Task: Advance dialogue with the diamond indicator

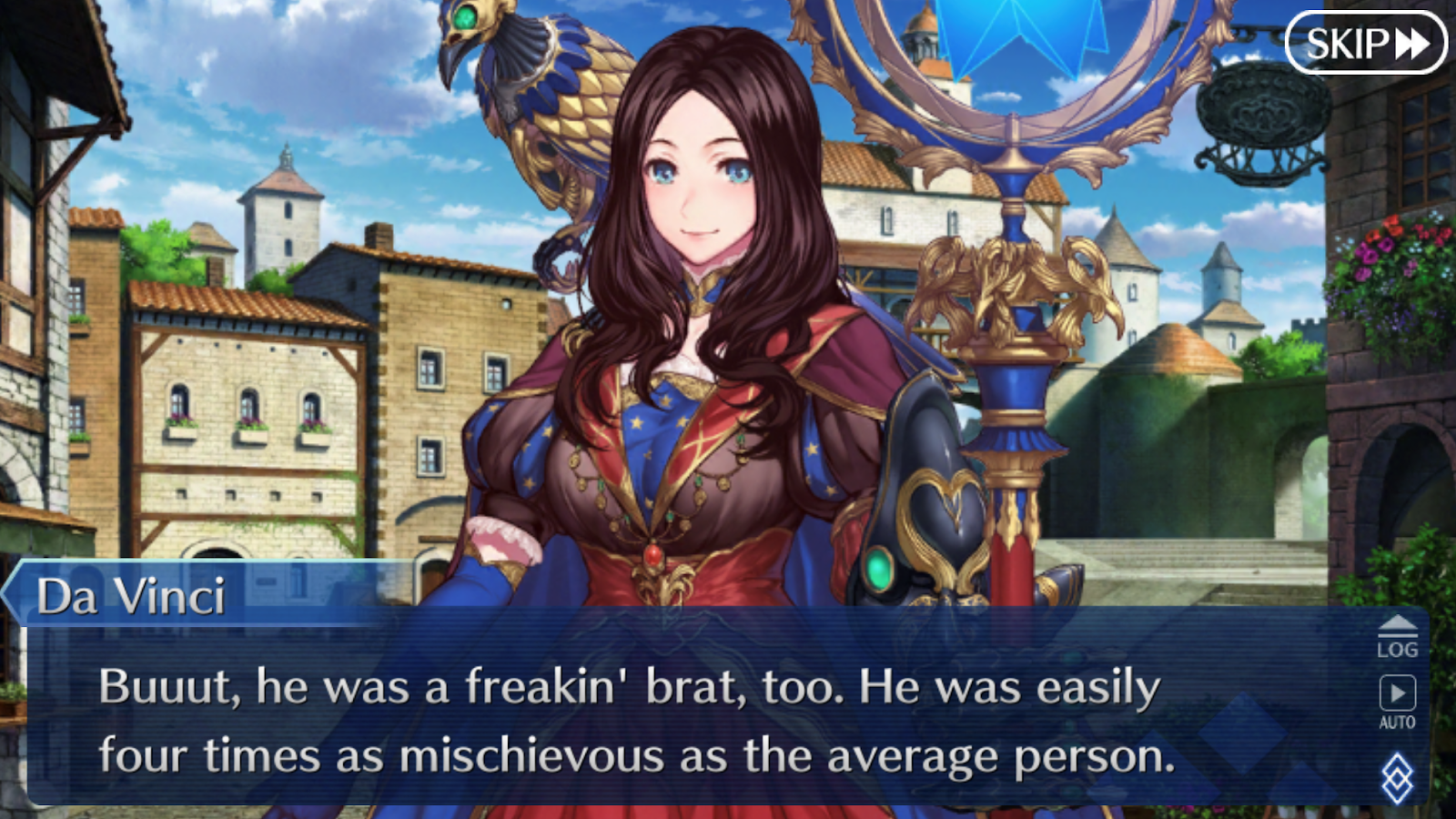Action: point(1397,778)
